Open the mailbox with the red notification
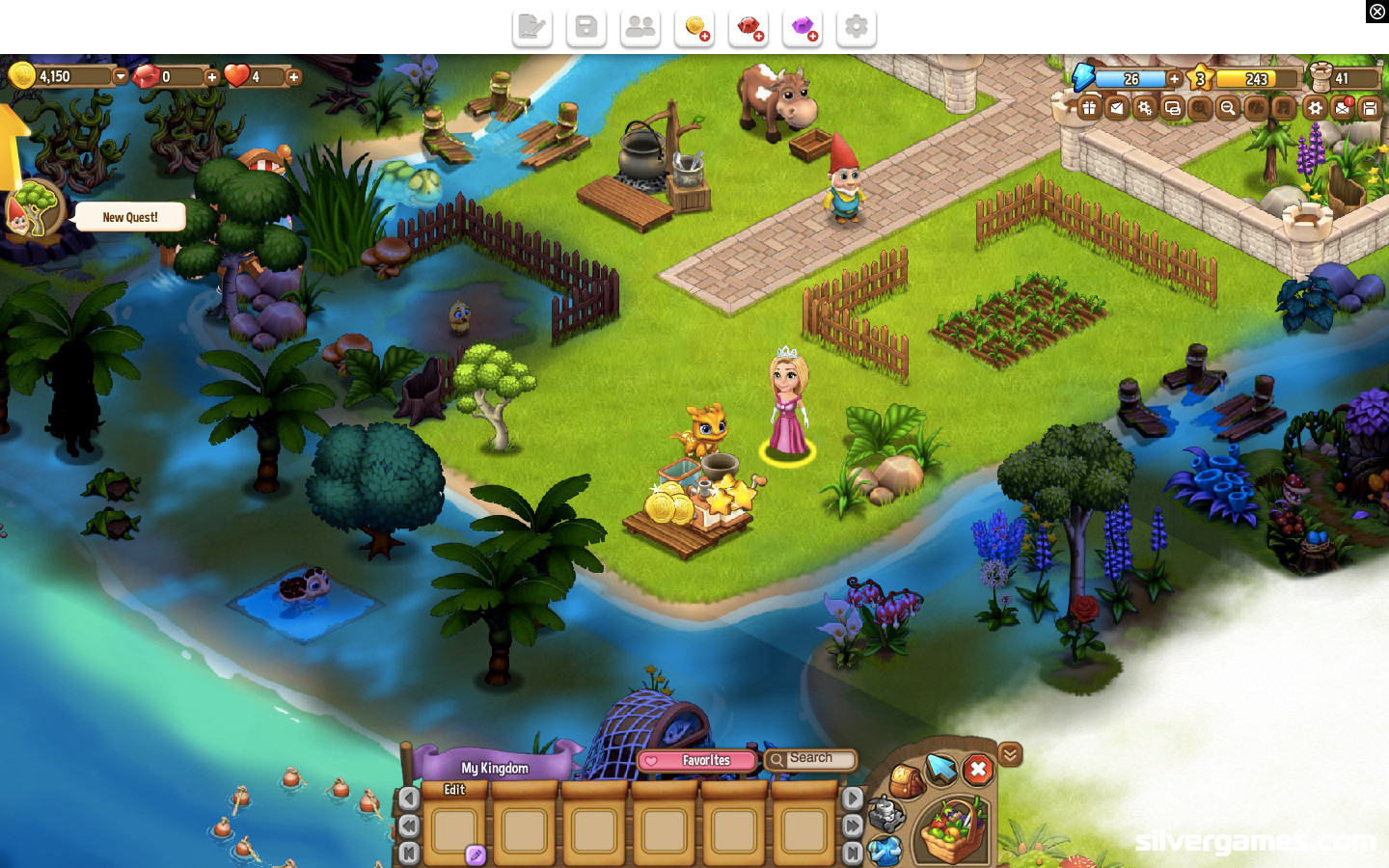Image resolution: width=1389 pixels, height=868 pixels. pos(1343,108)
